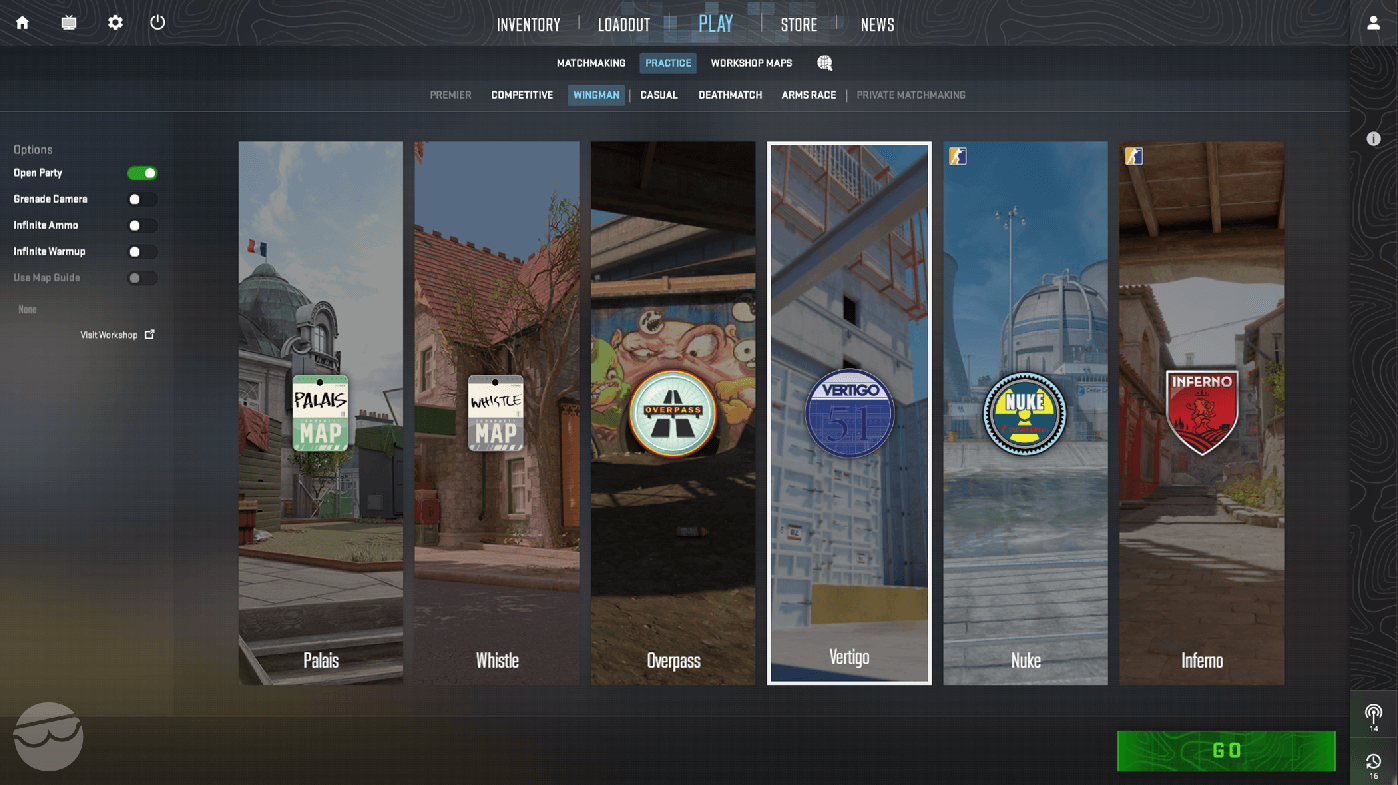The image size is (1398, 785).
Task: Click the profile avatar icon top right
Action: (x=1374, y=21)
